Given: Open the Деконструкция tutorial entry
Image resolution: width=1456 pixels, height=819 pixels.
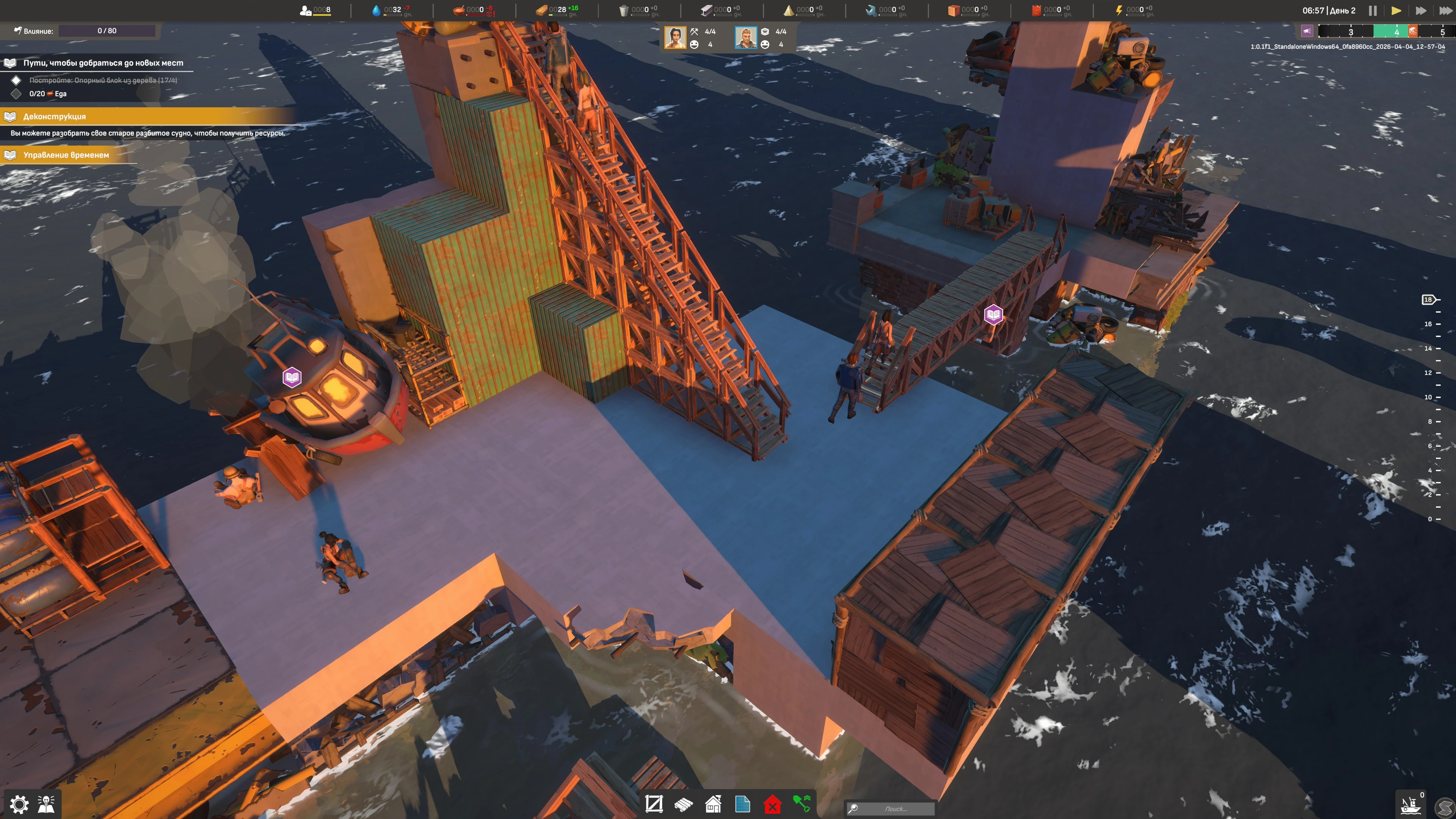Looking at the screenshot, I should [54, 116].
